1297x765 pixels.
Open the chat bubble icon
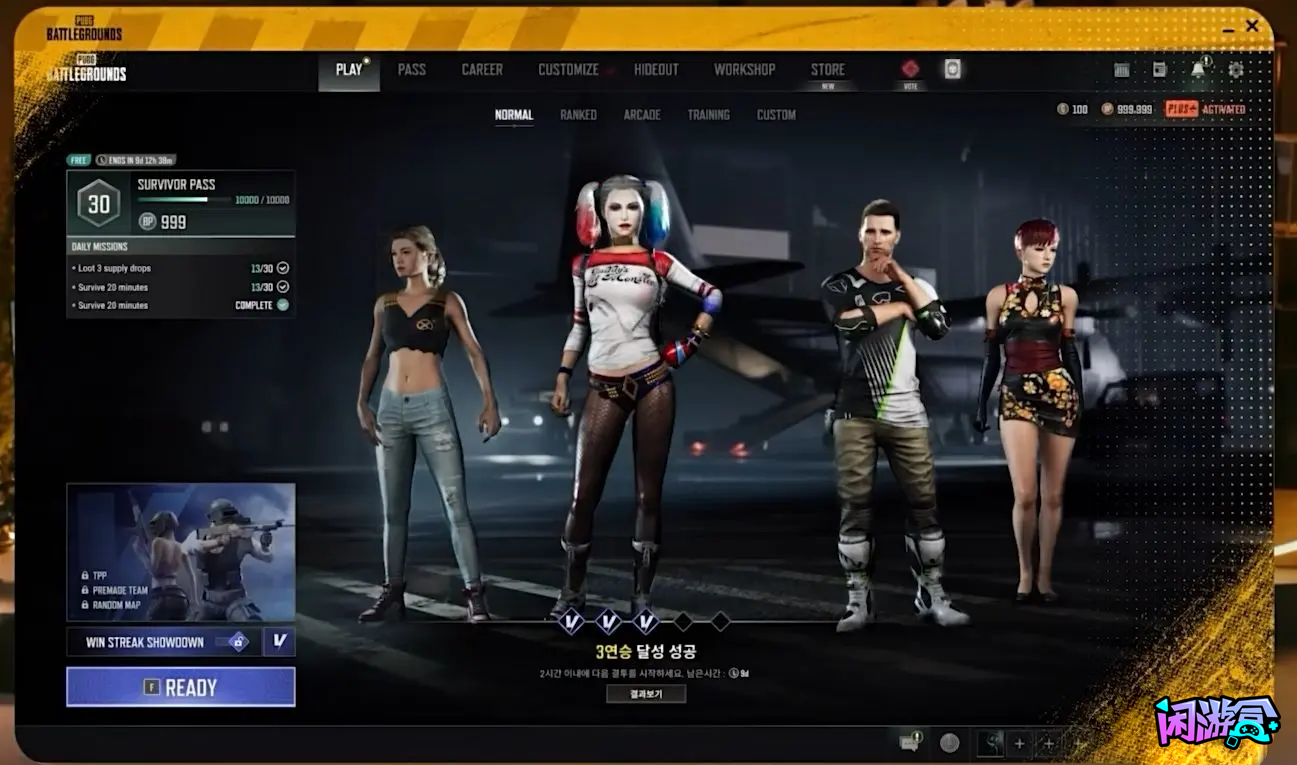[x=909, y=743]
